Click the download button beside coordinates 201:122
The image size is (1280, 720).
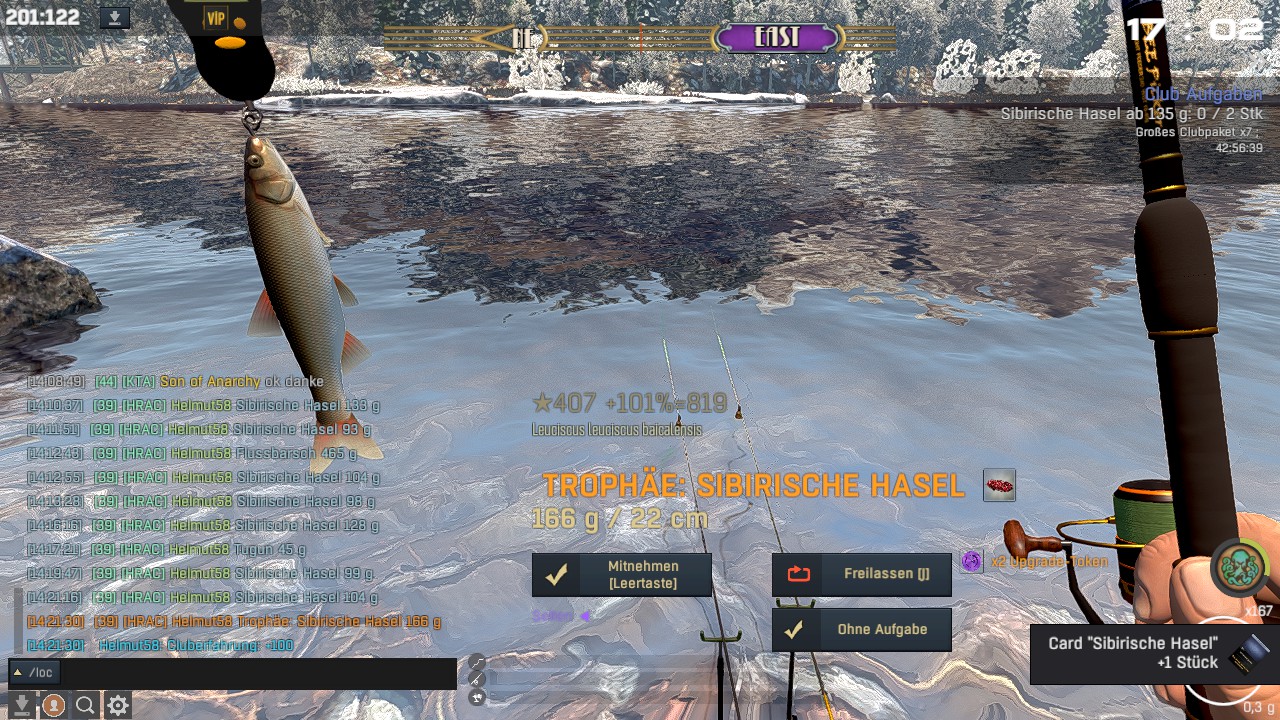(x=115, y=18)
